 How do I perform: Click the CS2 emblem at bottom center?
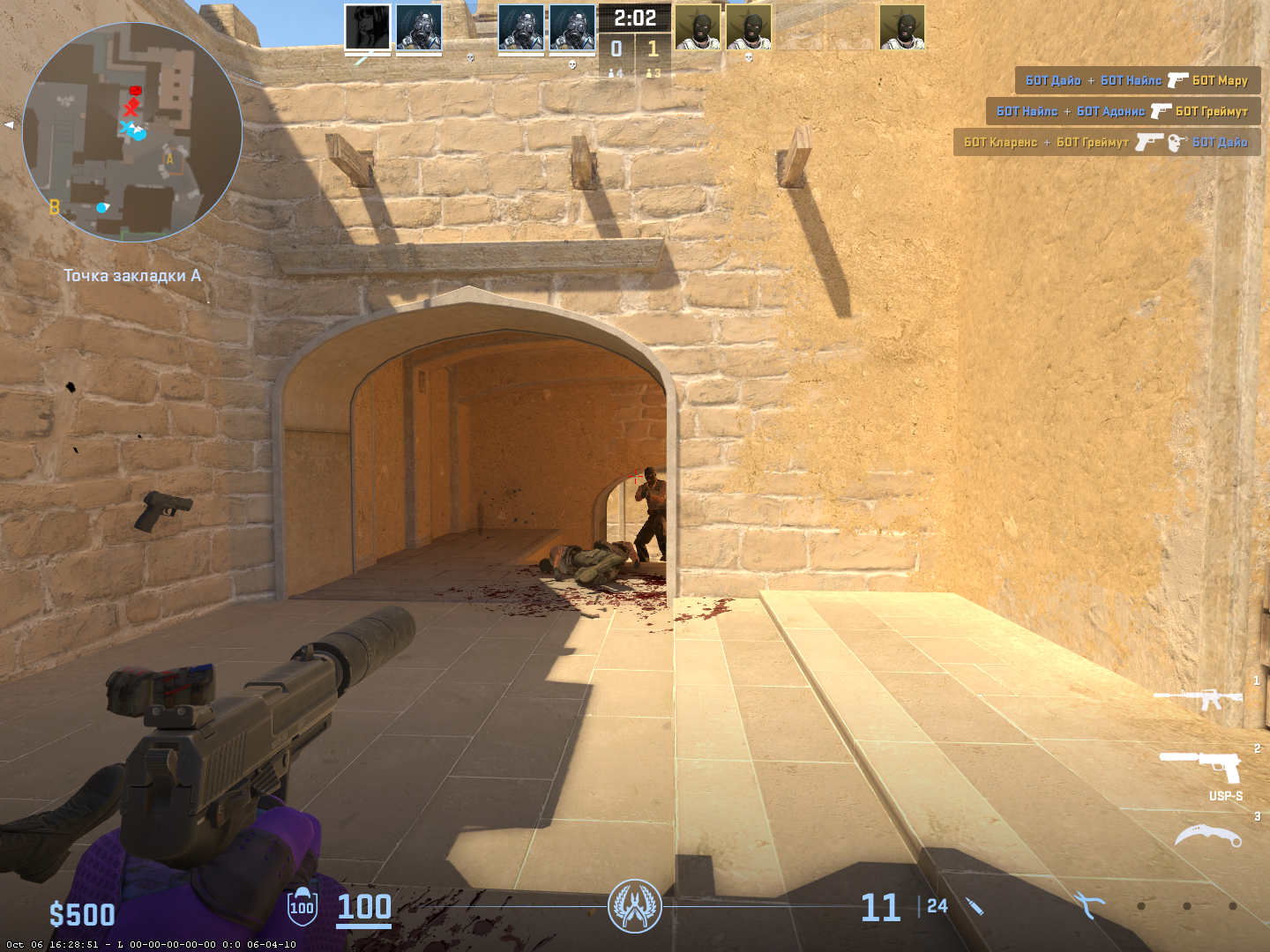[637, 905]
